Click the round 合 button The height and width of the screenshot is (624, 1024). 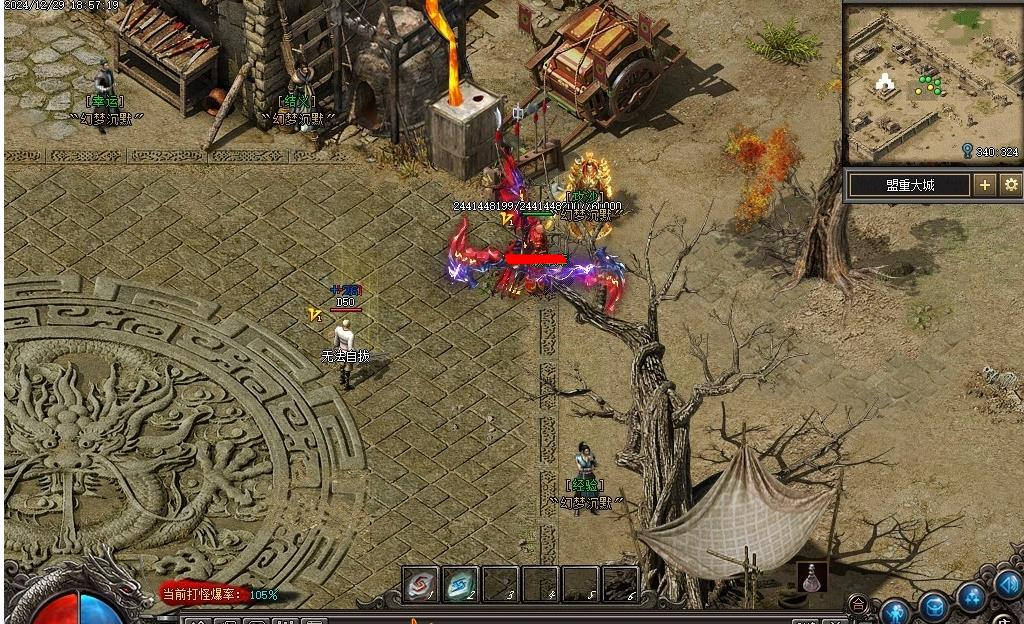[x=858, y=604]
